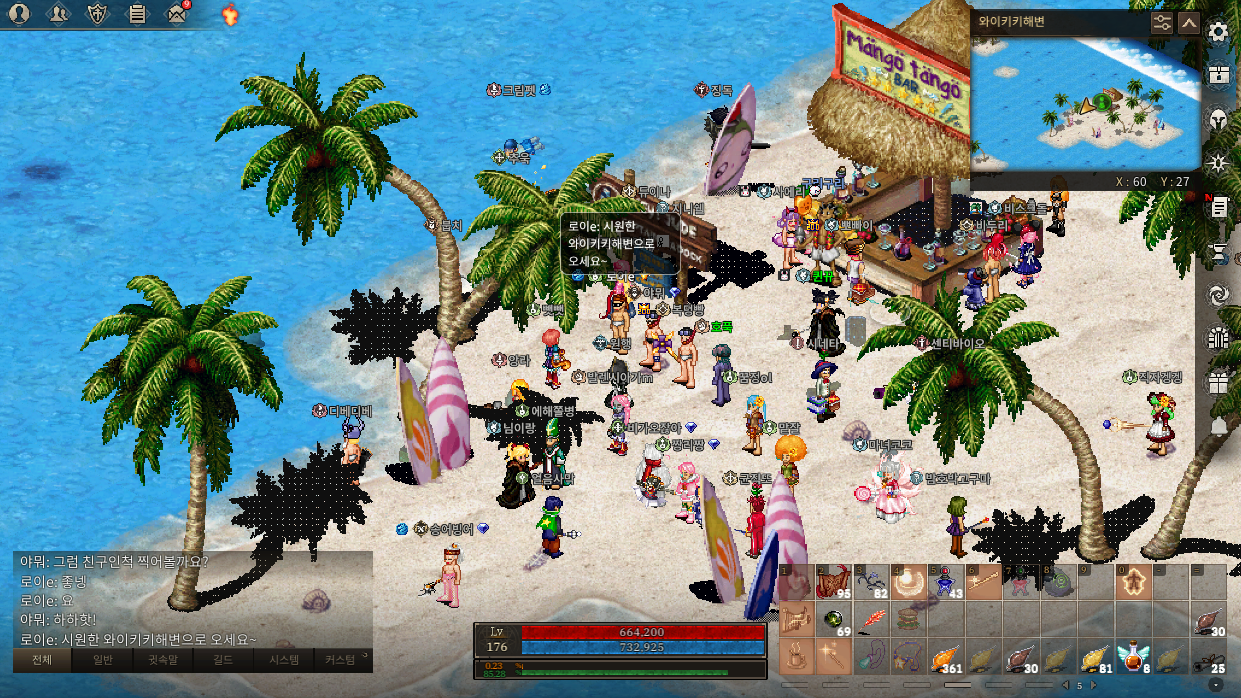Open the guild shield icon
1241x698 pixels.
(98, 14)
